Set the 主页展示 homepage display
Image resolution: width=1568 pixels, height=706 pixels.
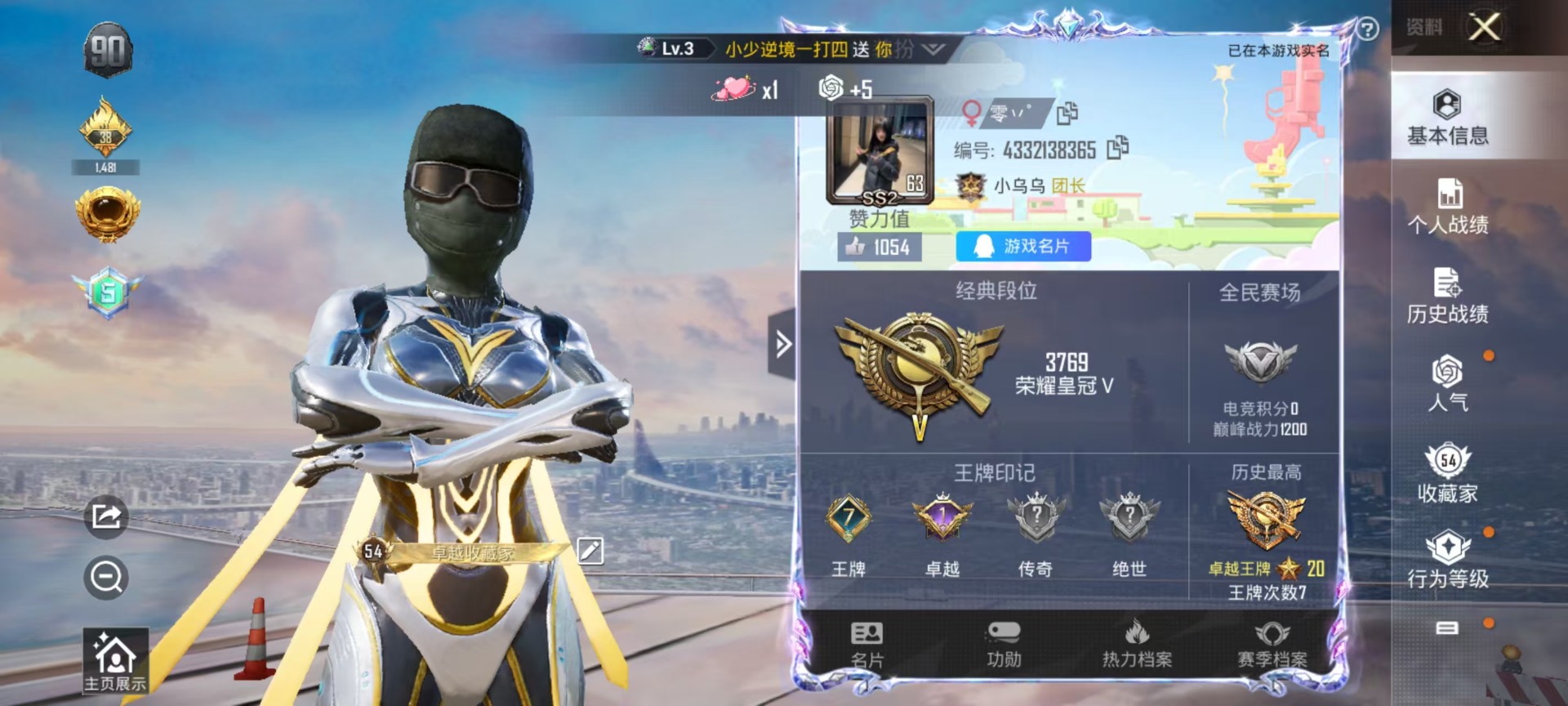[115, 662]
